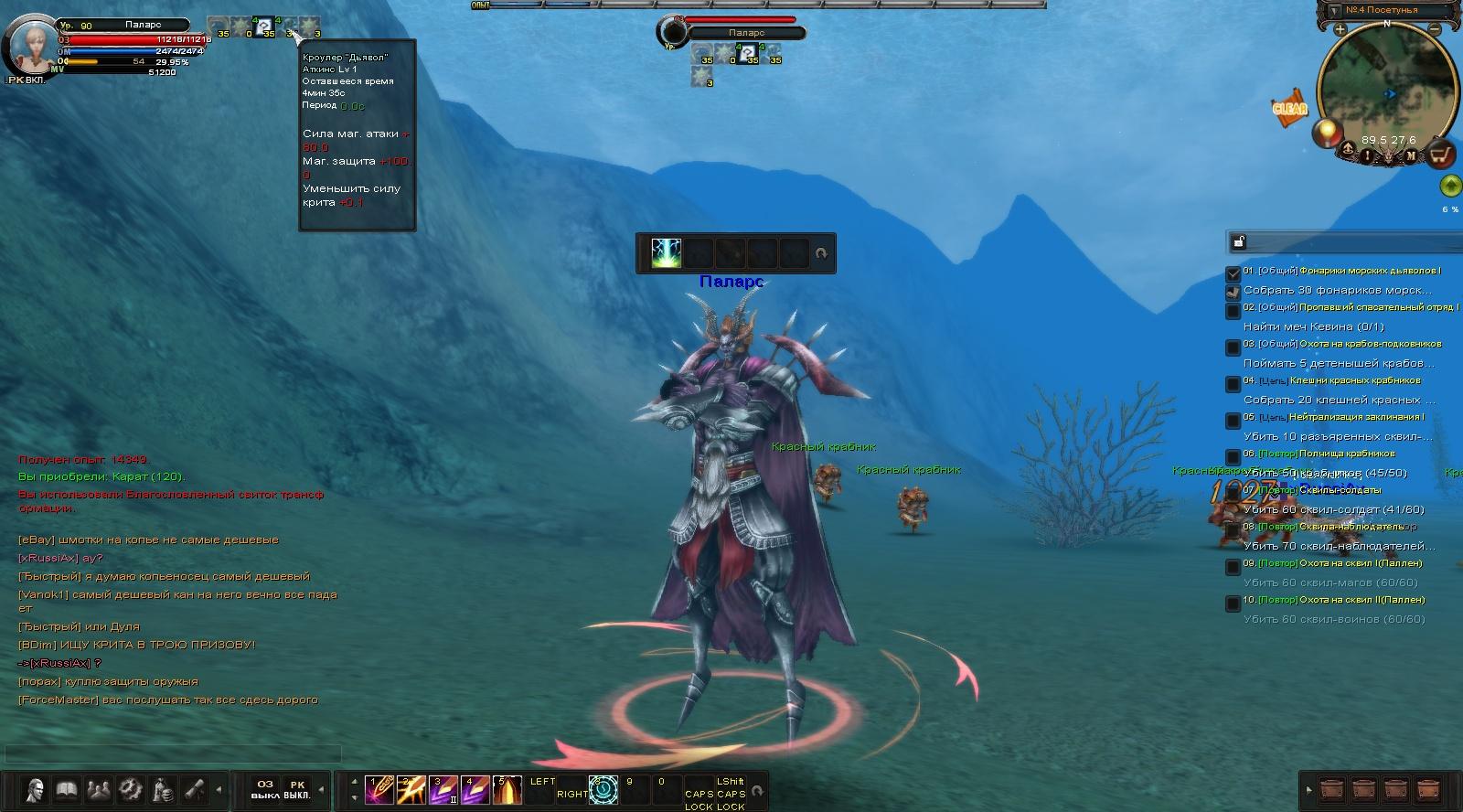This screenshot has width=1463, height=812.
Task: Open the cash shop cart button
Action: (x=1441, y=155)
